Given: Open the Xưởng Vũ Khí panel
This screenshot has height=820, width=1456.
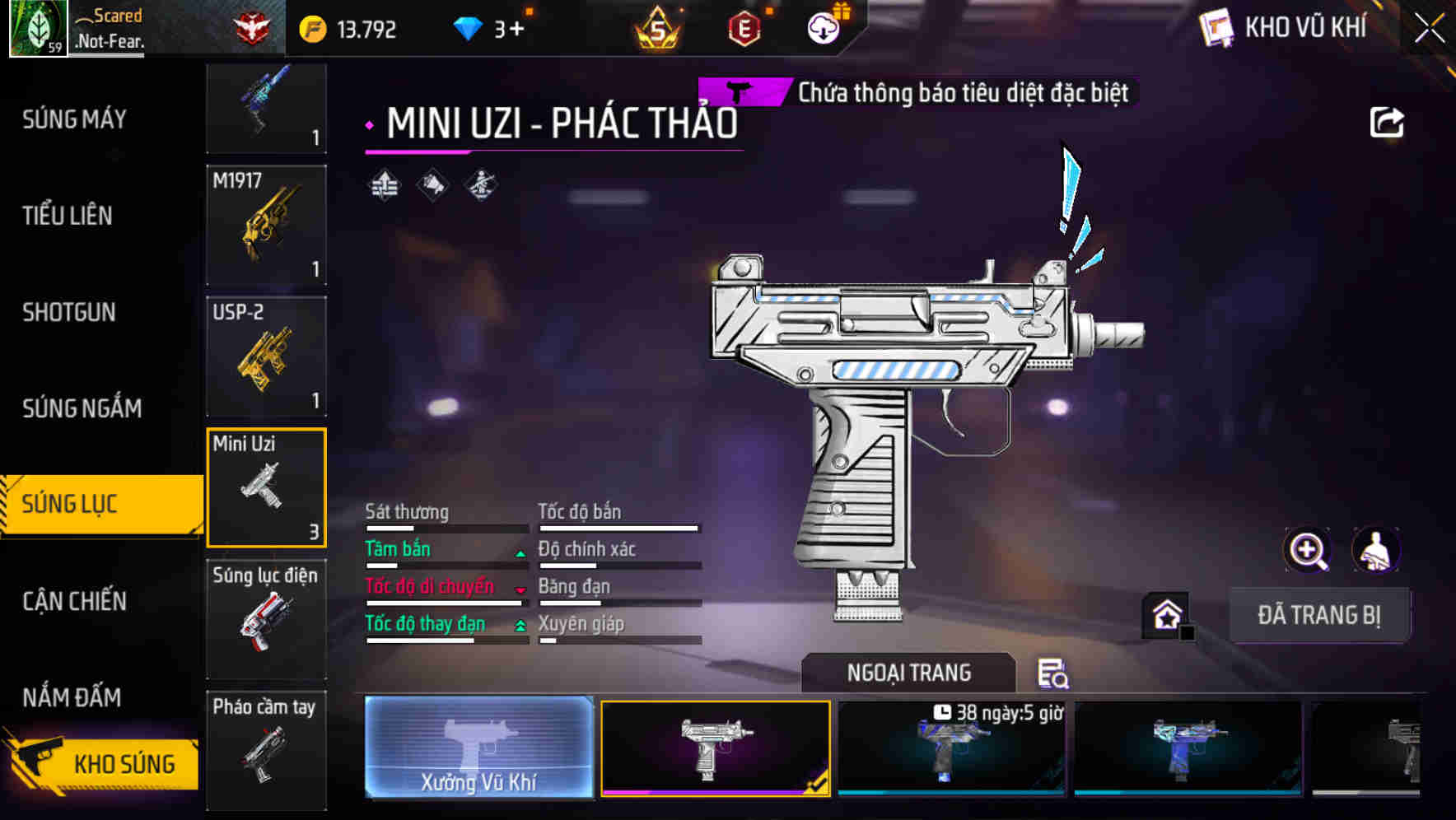Looking at the screenshot, I should coord(478,749).
